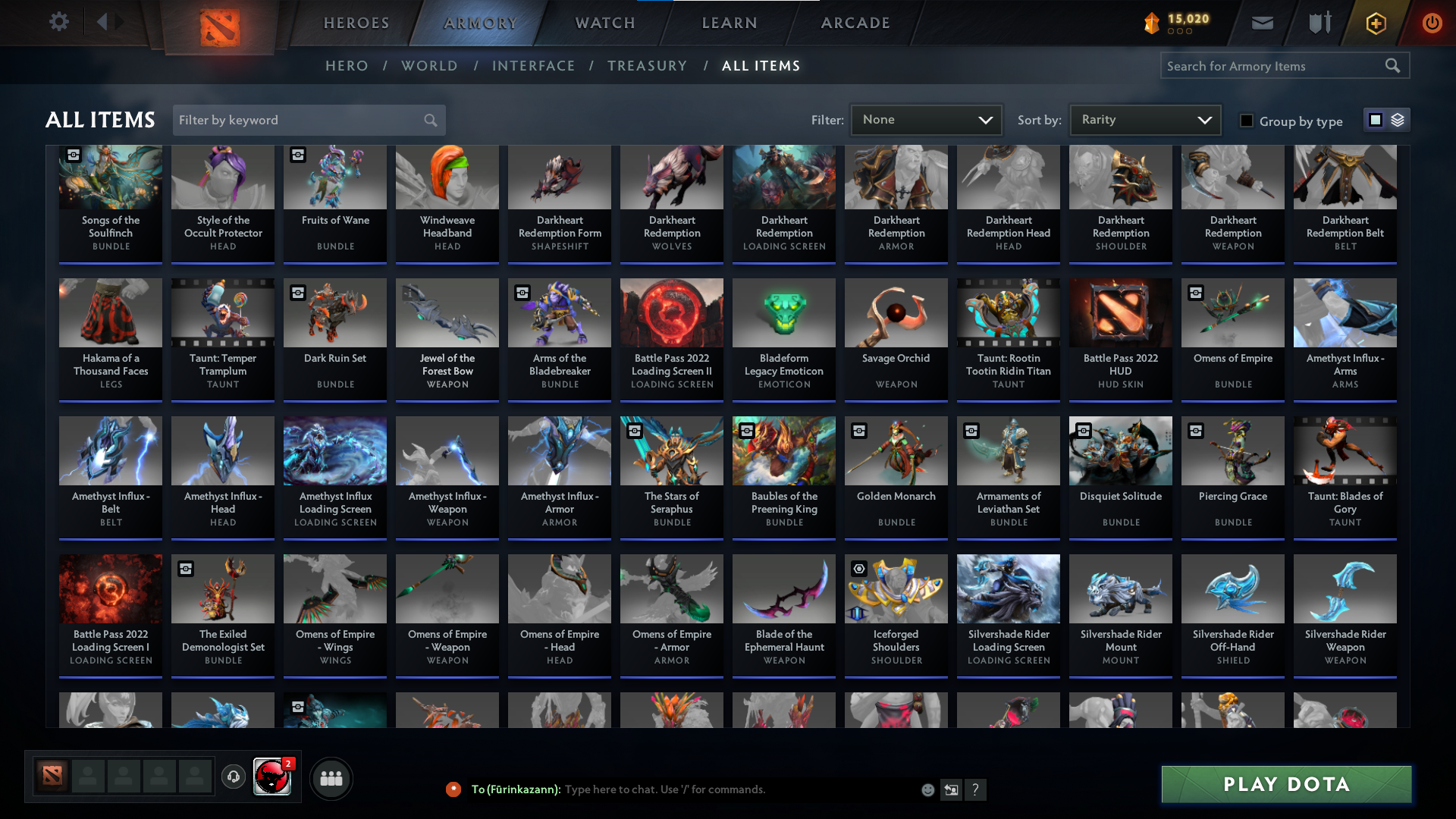
Task: Enable the Group by type checkbox
Action: [1247, 120]
